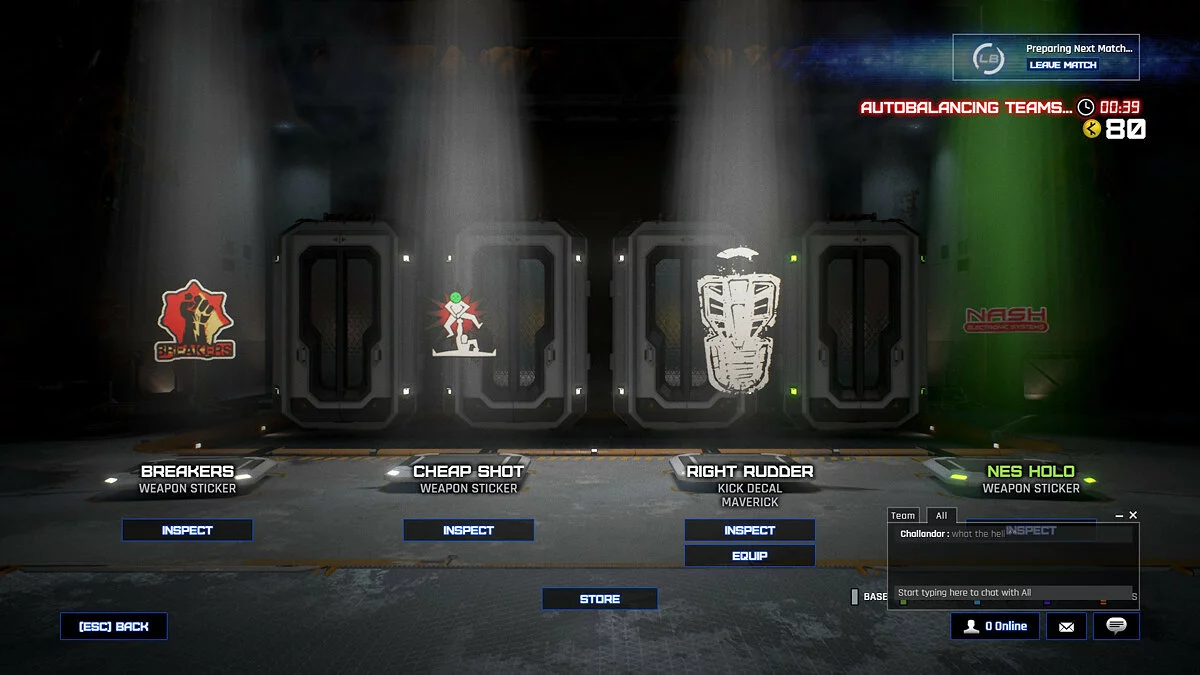Screen dimensions: 1200x675
Task: Close the chat window
Action: pyautogui.click(x=1133, y=515)
